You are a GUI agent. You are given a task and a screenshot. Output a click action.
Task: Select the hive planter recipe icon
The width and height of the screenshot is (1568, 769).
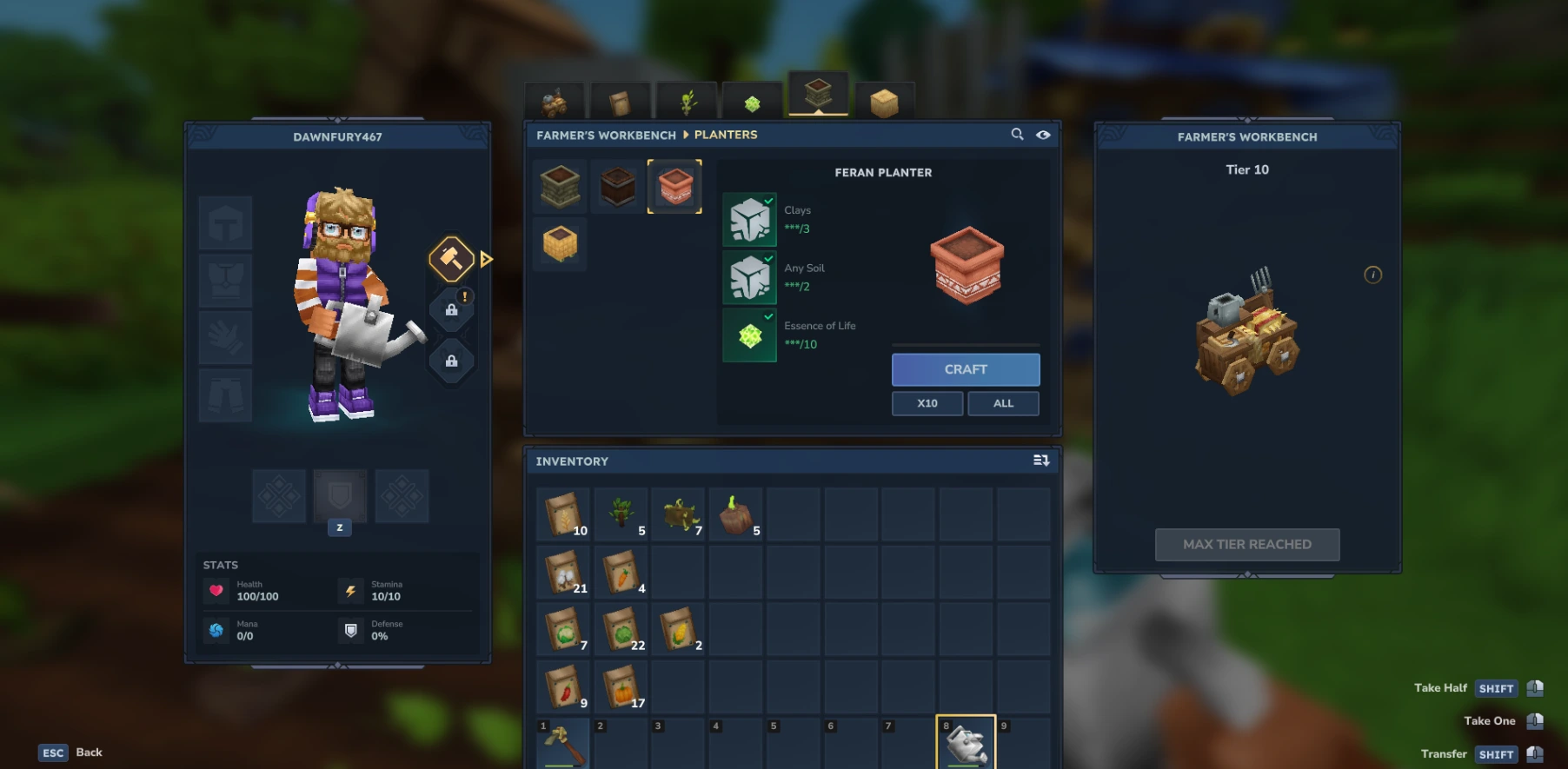pos(559,244)
